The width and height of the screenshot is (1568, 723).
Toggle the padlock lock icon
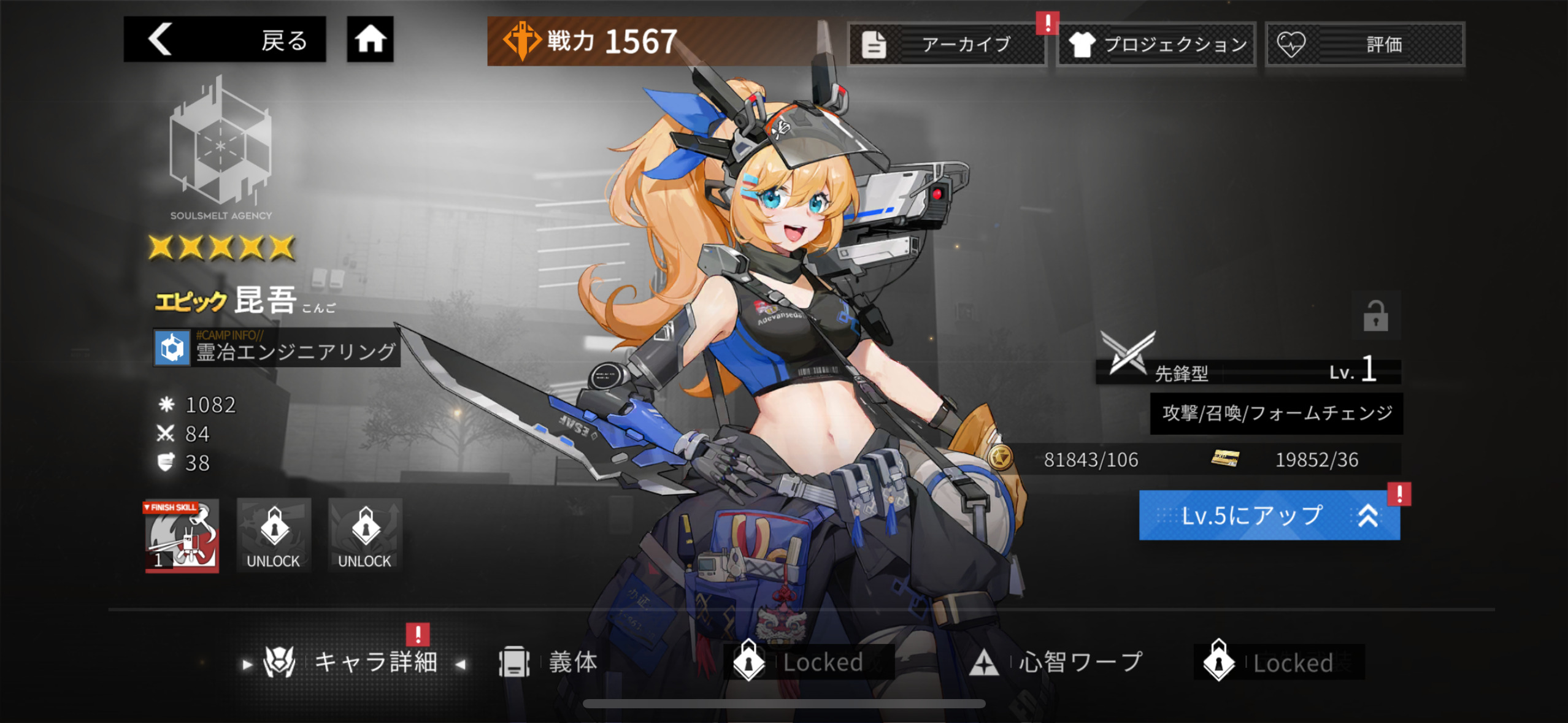pos(1375,316)
